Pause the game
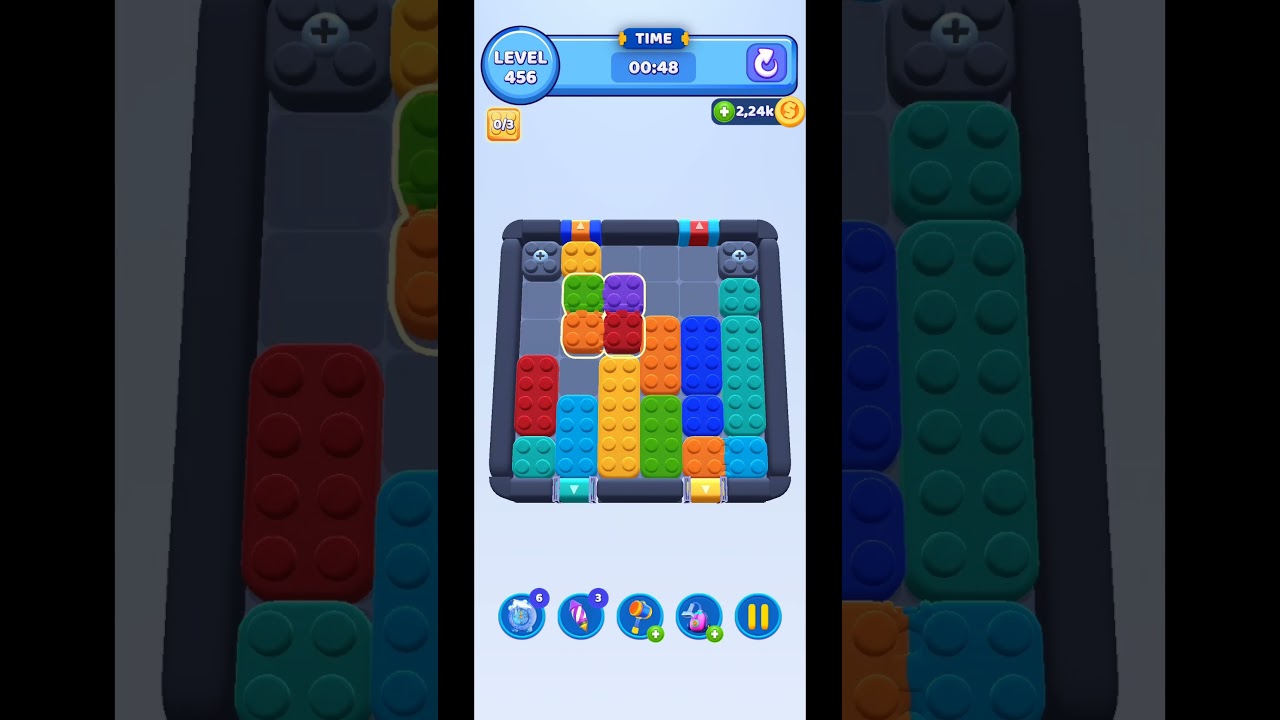Image resolution: width=1280 pixels, height=720 pixels. coord(757,616)
